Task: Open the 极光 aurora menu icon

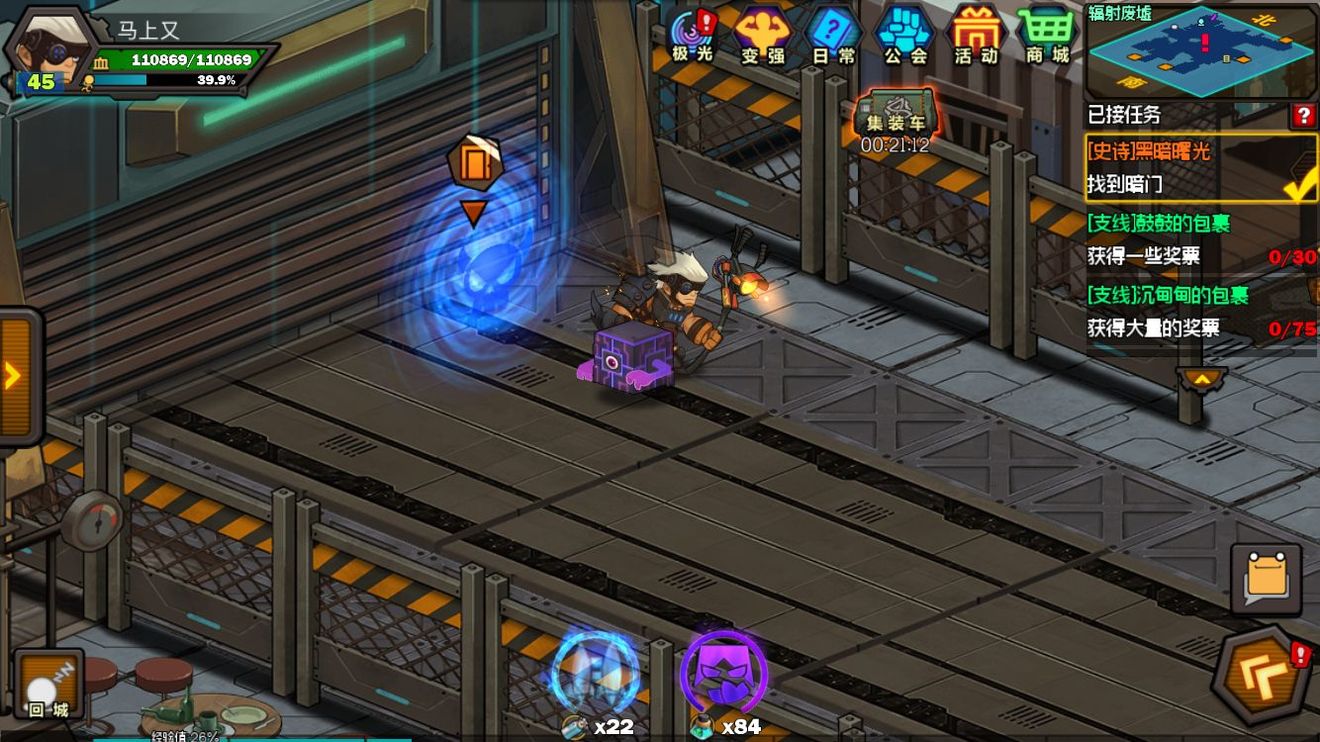Action: pyautogui.click(x=691, y=35)
